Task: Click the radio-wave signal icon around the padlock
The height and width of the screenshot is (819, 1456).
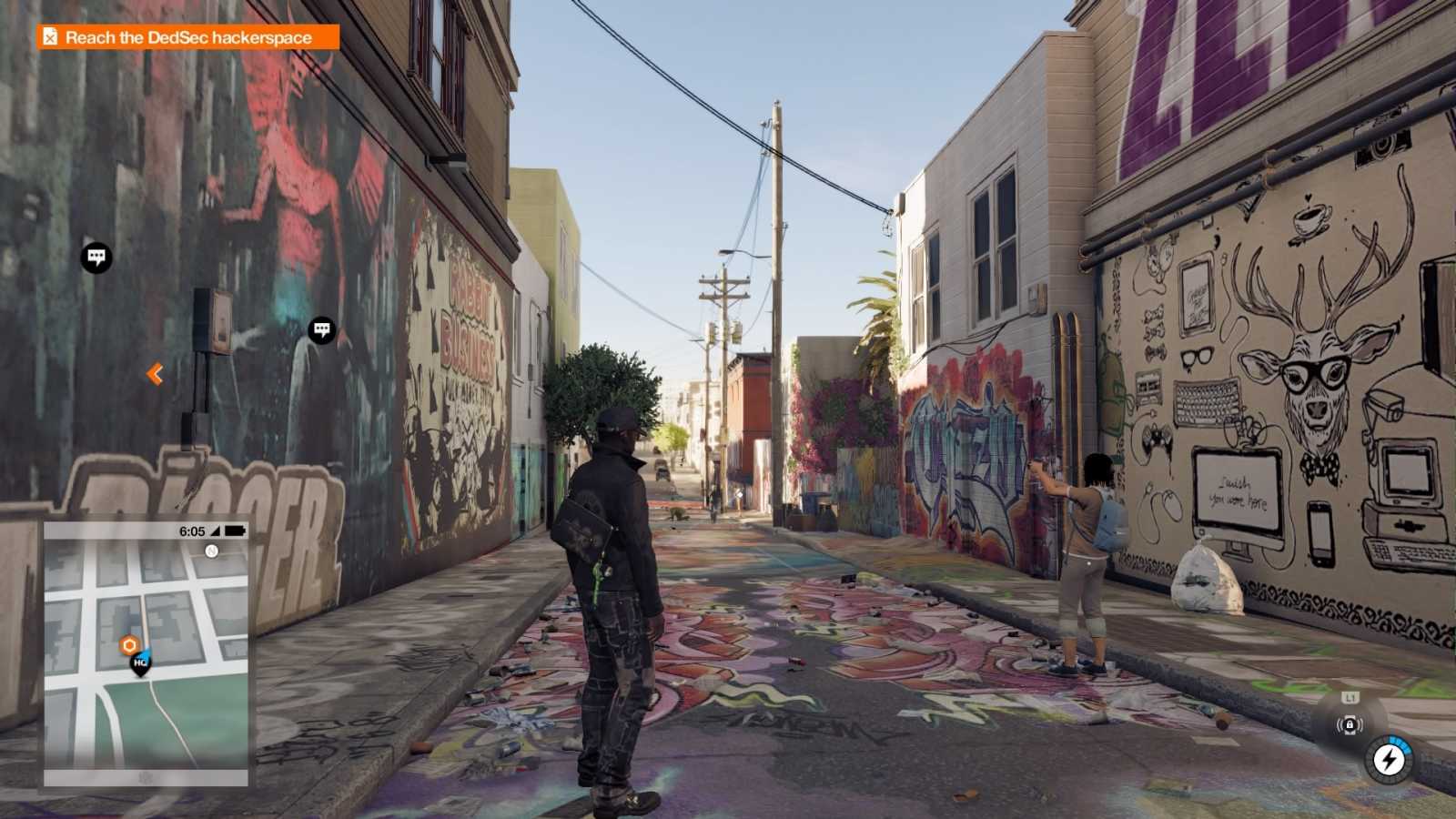Action: point(1338,724)
